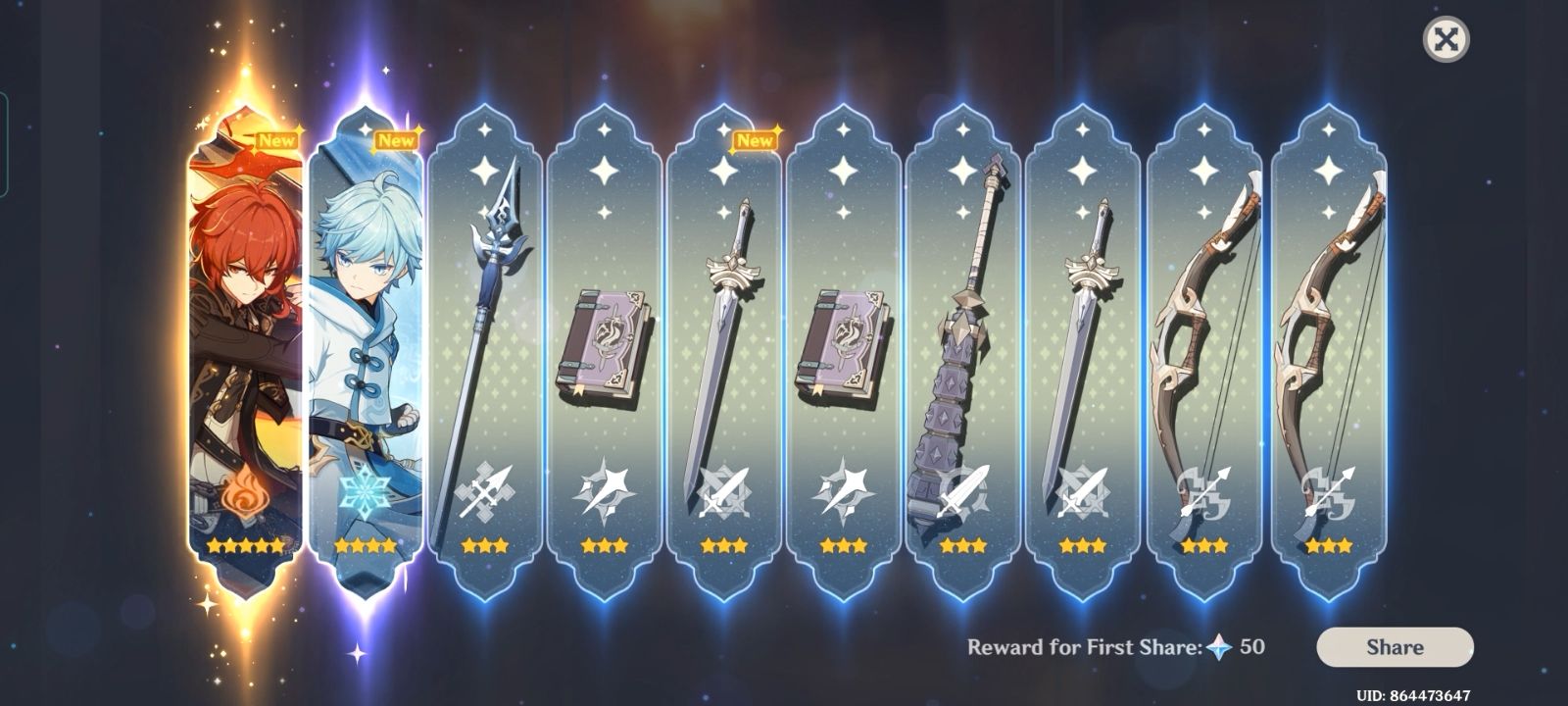This screenshot has height=706, width=1568.
Task: Click the claymore weapon-type icon under Debate Club
Action: point(963,489)
